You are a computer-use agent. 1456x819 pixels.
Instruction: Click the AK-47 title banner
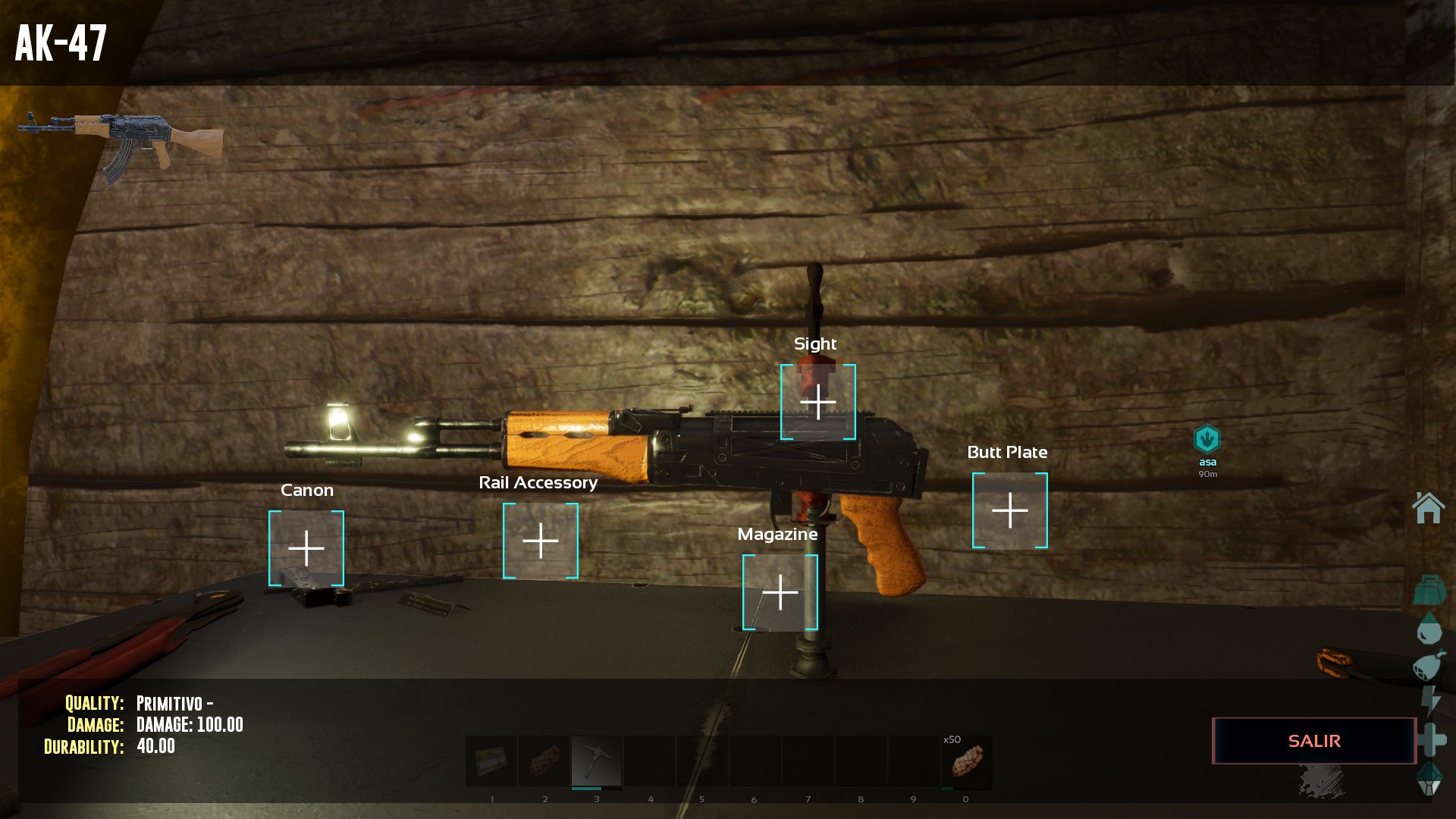pos(63,42)
